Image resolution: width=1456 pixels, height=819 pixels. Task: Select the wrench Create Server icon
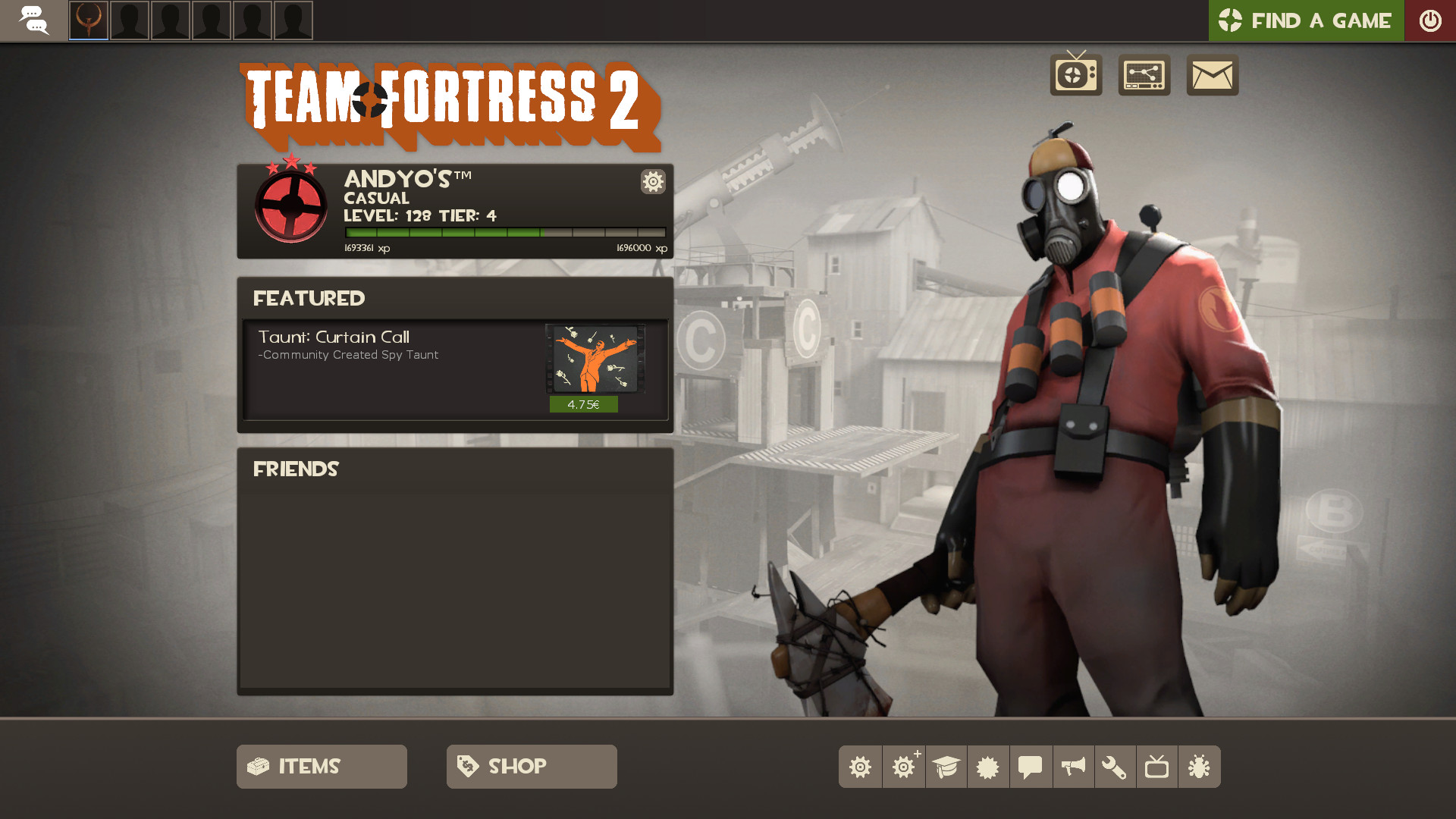tap(1116, 767)
